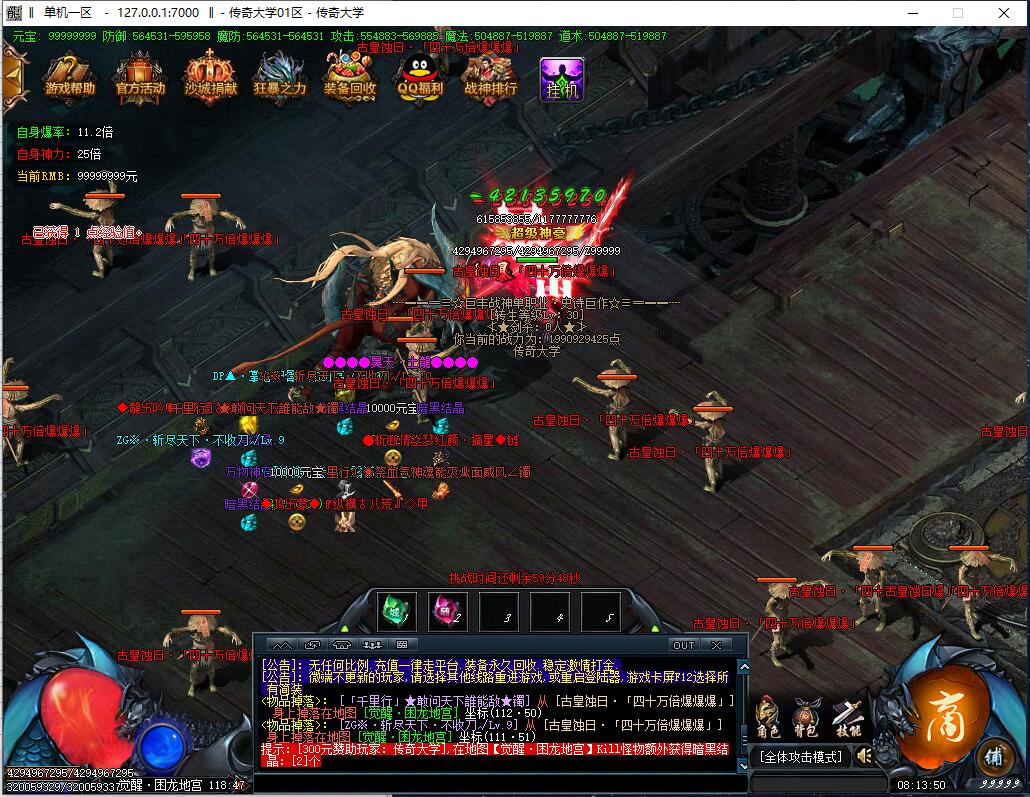The width and height of the screenshot is (1030, 797).
Task: Show the 战神排行 war god ranking
Action: click(x=490, y=74)
